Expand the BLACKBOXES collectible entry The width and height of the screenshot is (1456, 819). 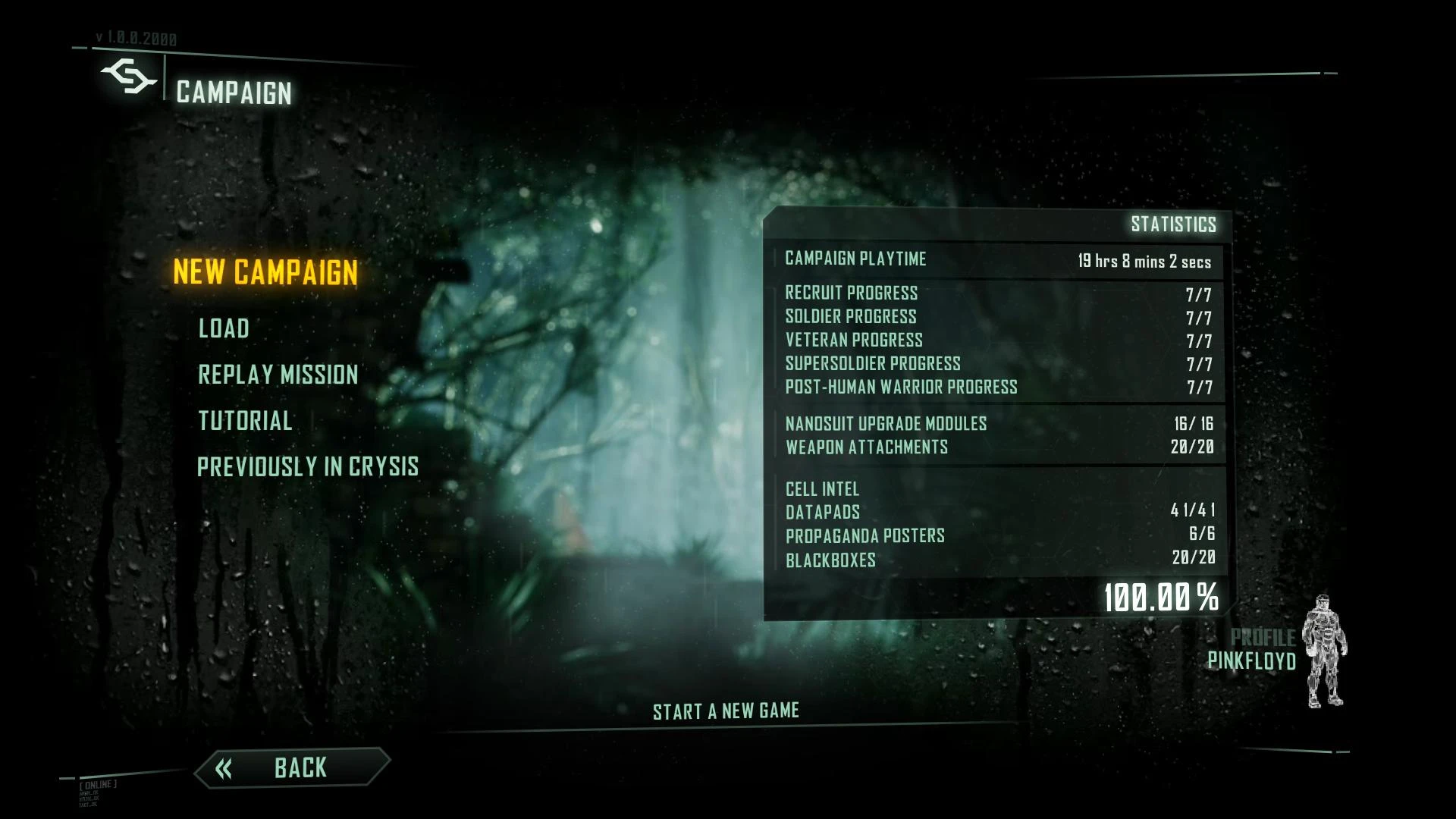pos(830,560)
